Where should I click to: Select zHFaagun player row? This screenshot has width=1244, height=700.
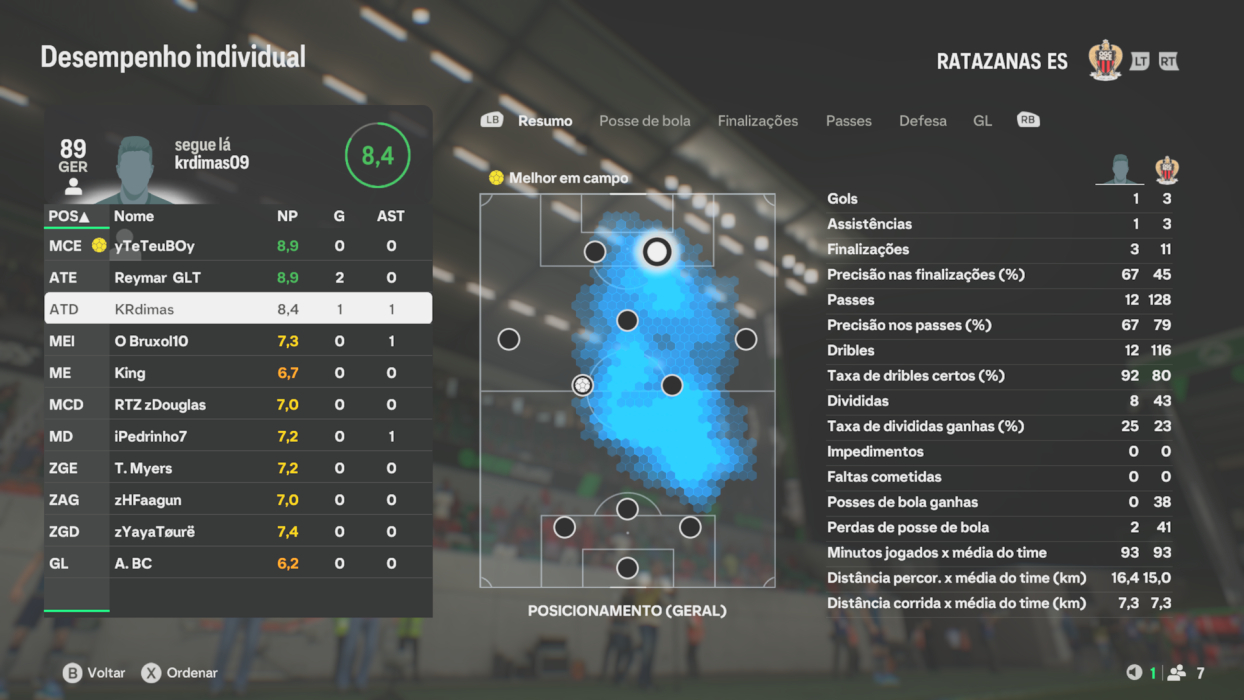(238, 500)
